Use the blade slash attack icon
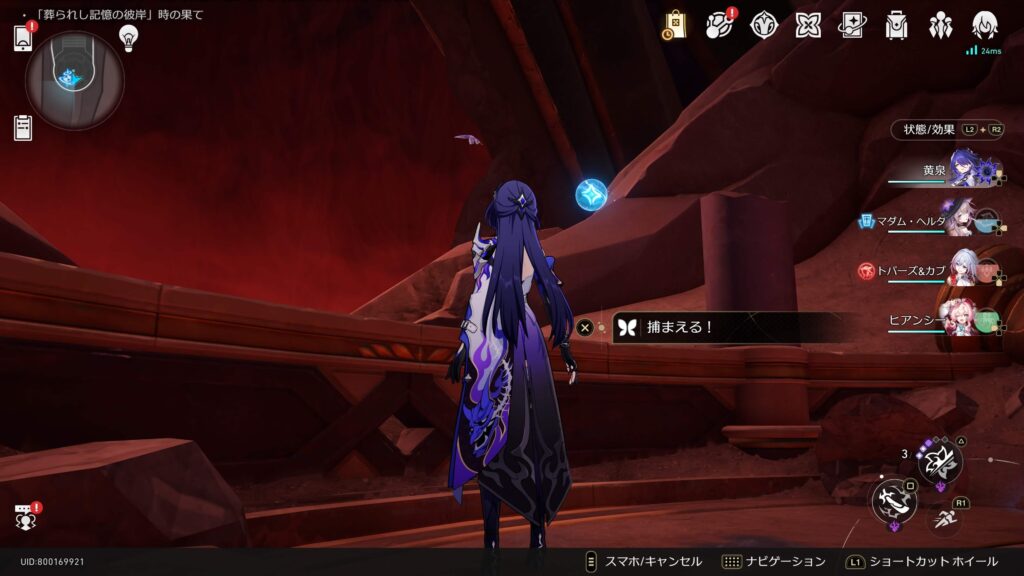The width and height of the screenshot is (1024, 576). [x=893, y=501]
